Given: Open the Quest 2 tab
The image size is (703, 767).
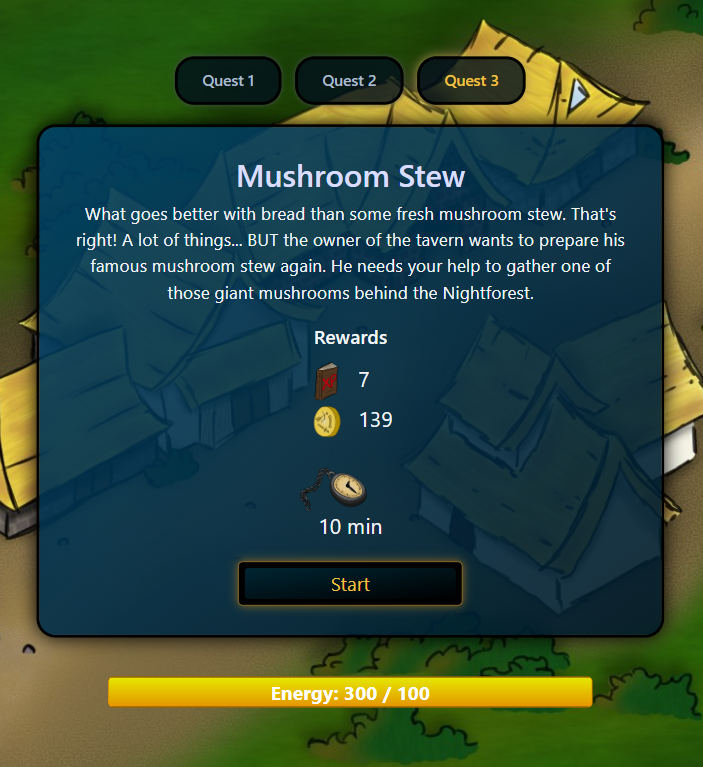Looking at the screenshot, I should pyautogui.click(x=349, y=81).
